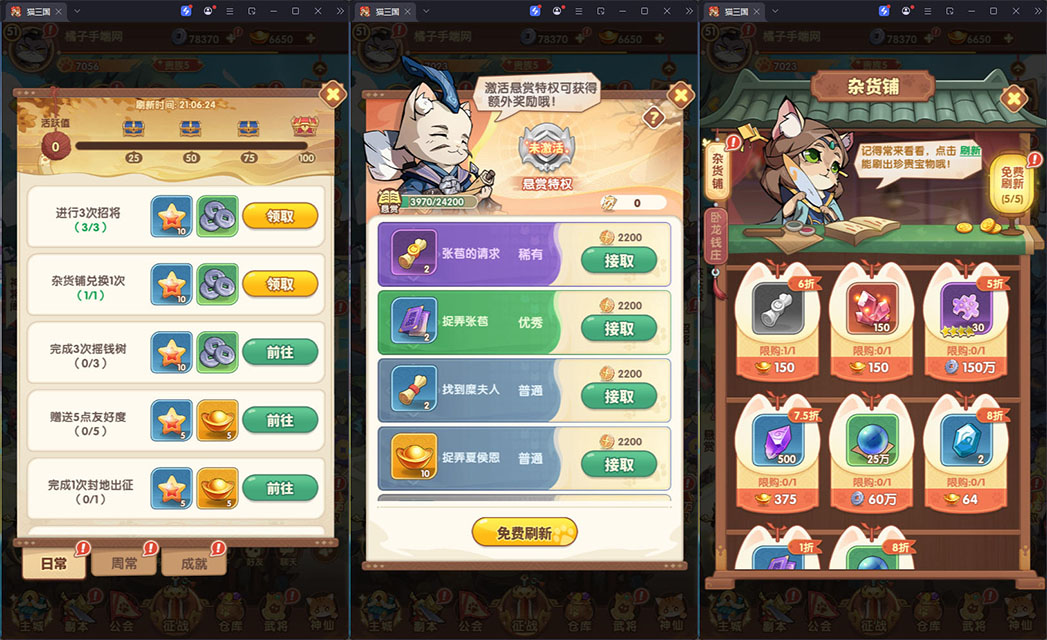Claim reward for 杂货铺兑换1次 task

coord(280,283)
